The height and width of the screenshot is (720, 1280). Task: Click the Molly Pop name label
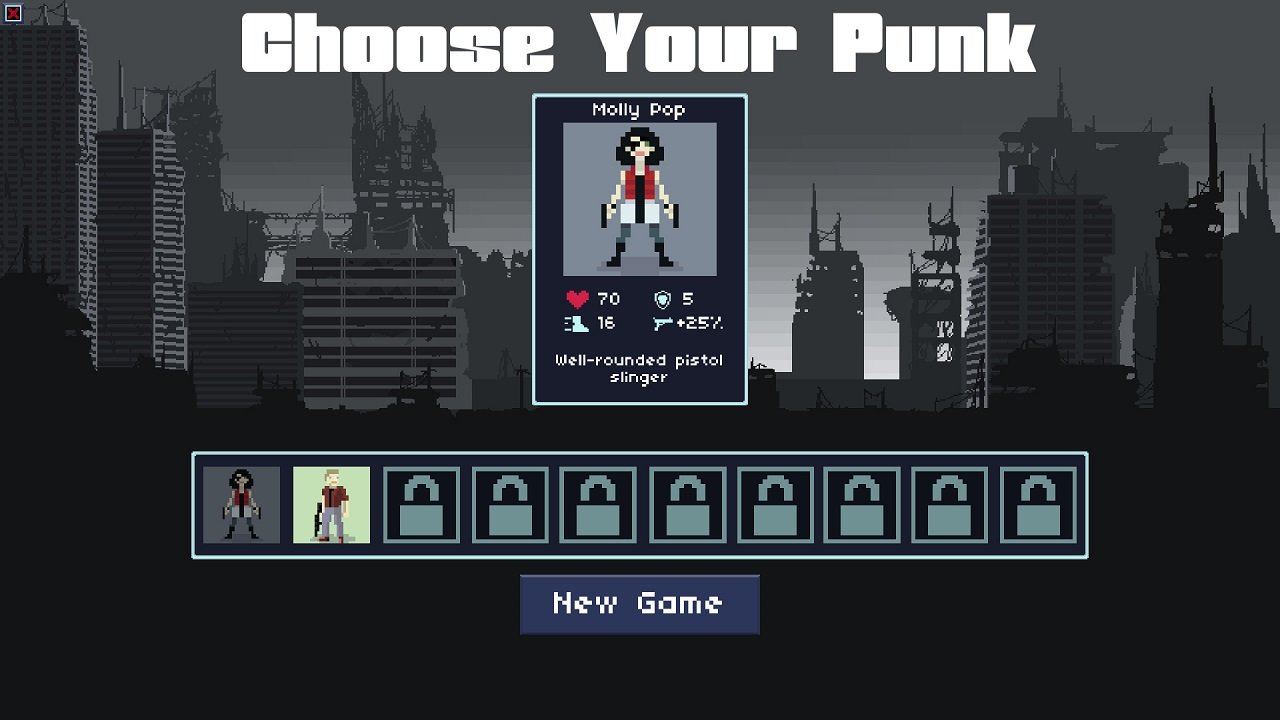coord(641,110)
